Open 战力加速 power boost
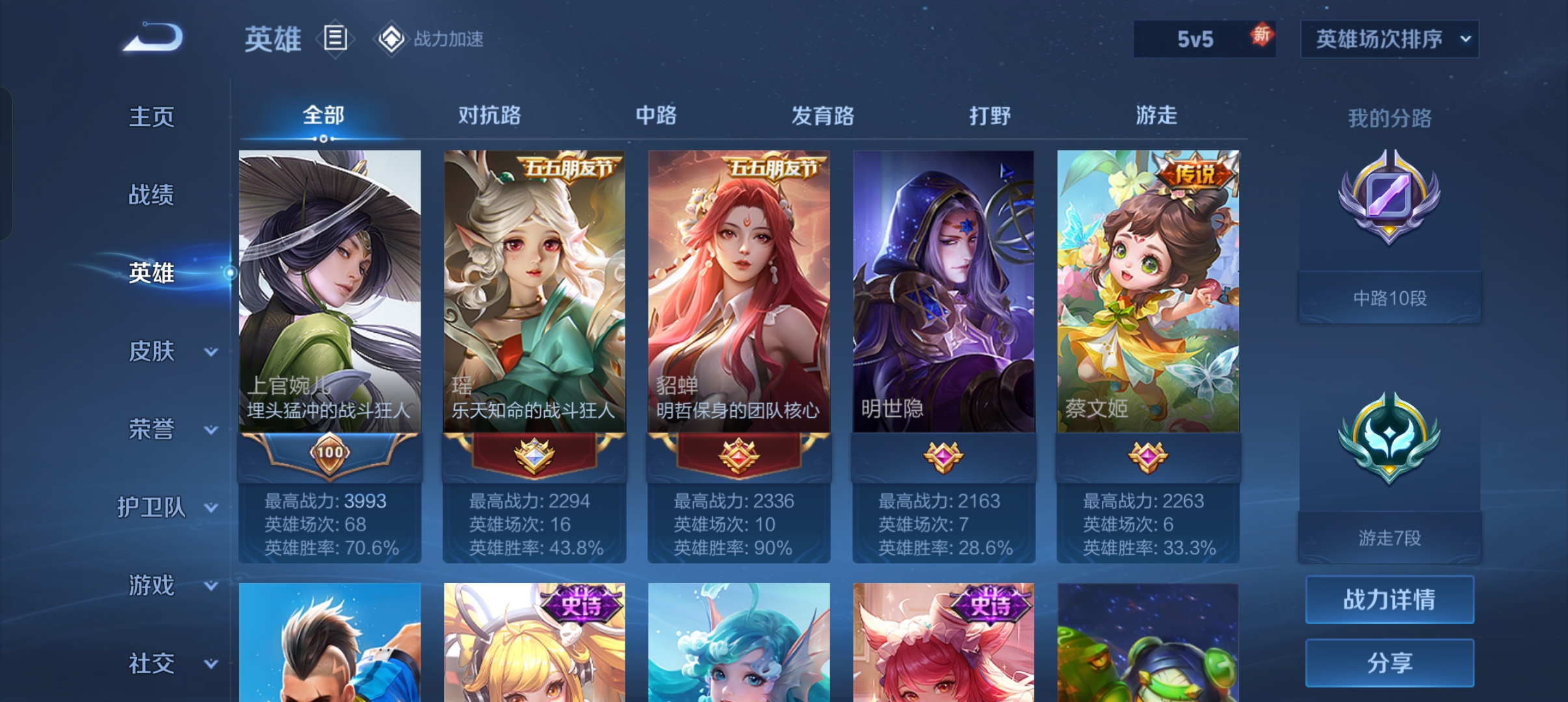This screenshot has height=702, width=1568. [x=430, y=39]
